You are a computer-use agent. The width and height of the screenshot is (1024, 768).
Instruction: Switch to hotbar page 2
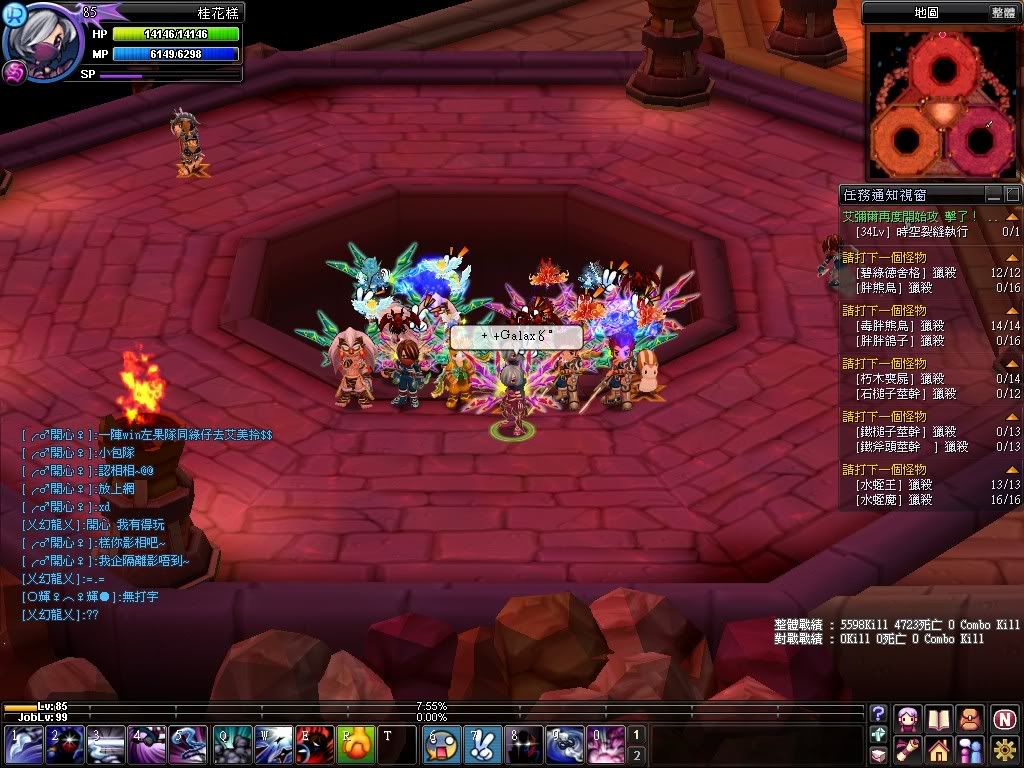click(x=636, y=755)
